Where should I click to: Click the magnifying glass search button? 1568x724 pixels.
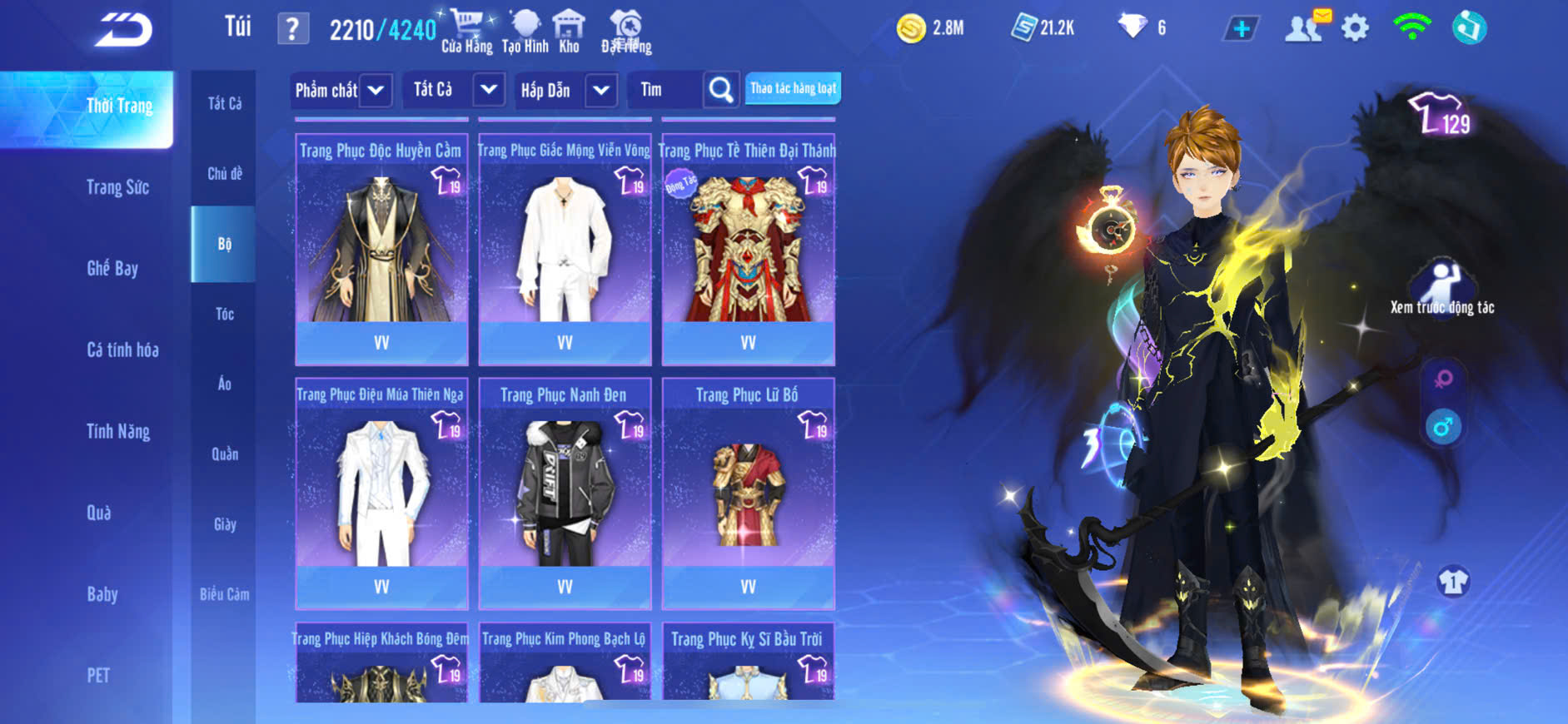[721, 90]
